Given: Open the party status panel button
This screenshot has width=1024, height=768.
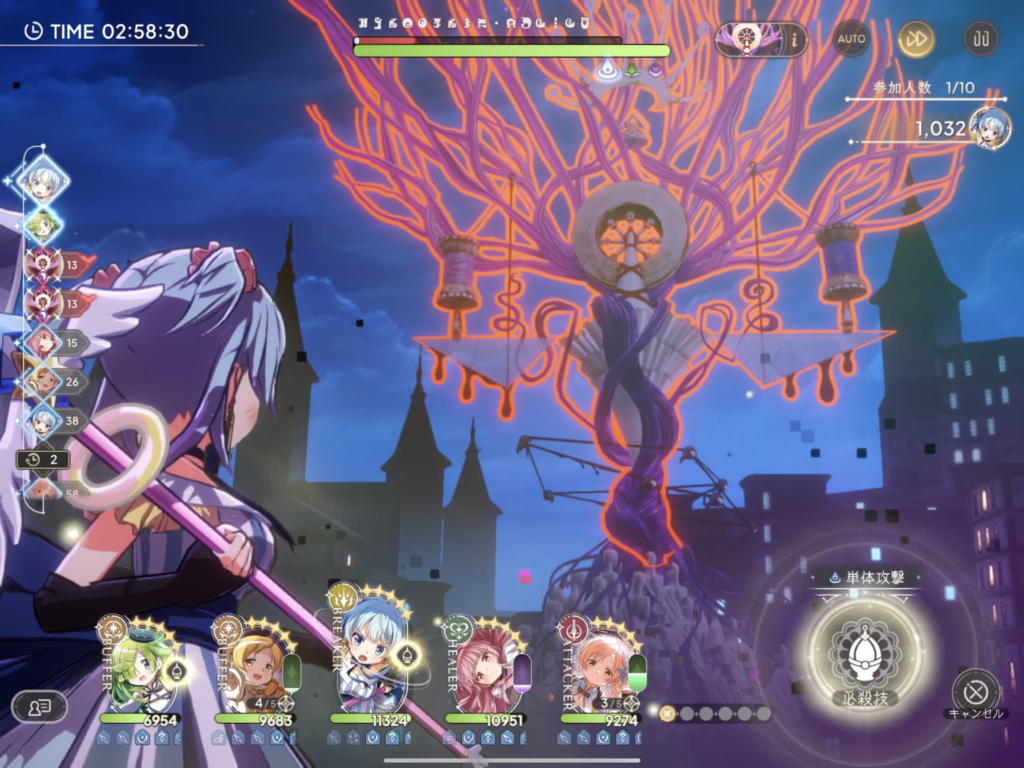Looking at the screenshot, I should pos(39,707).
